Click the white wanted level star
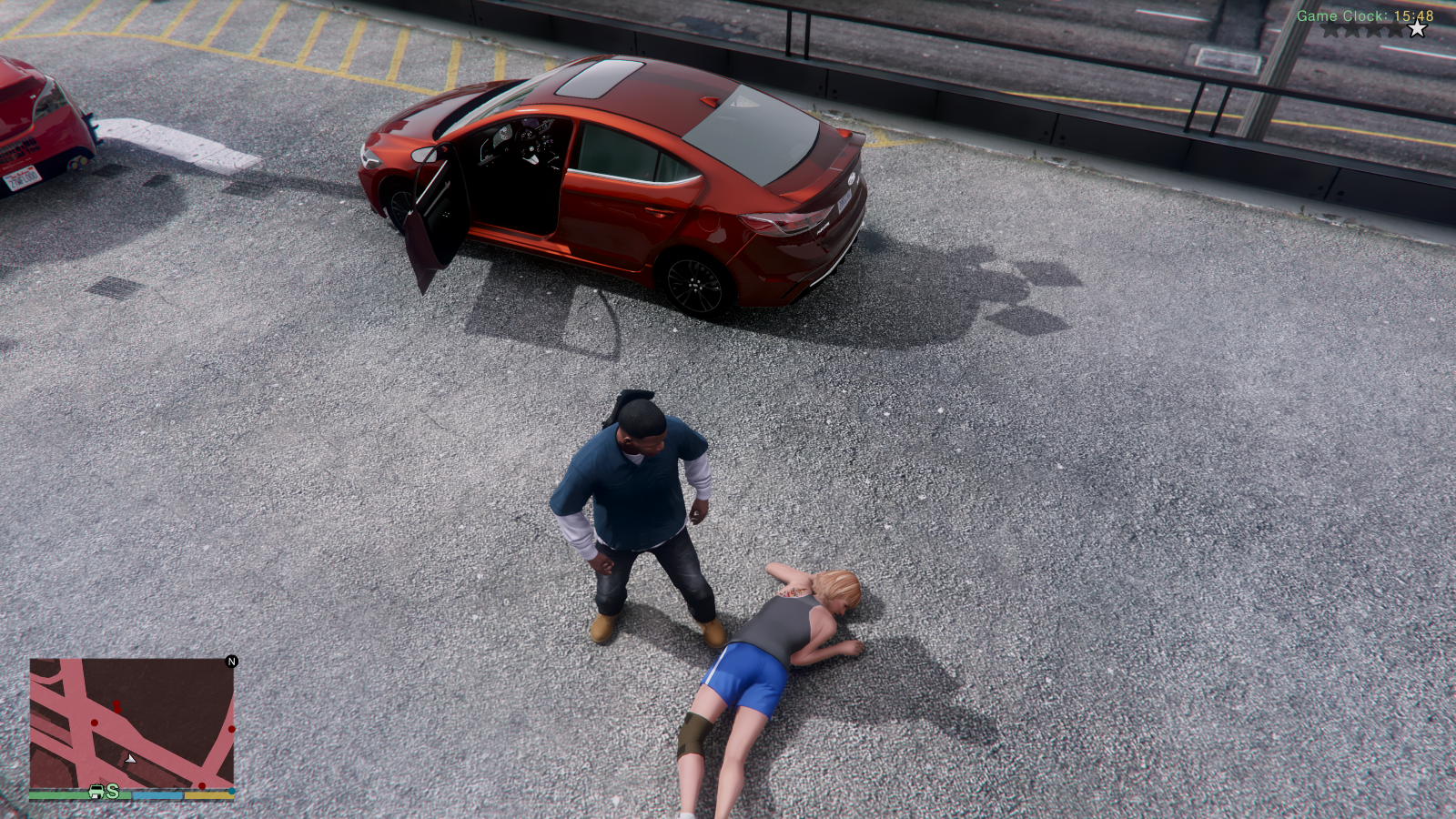 (1417, 28)
